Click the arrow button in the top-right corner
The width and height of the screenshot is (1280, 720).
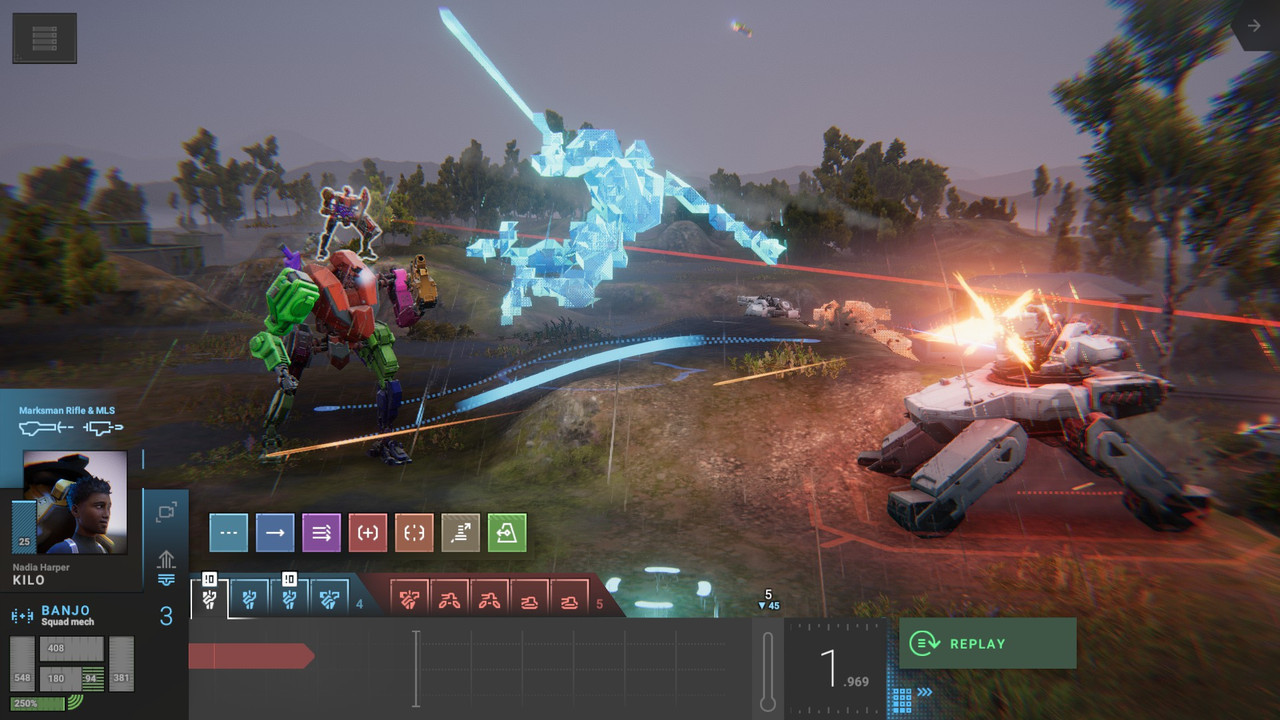(x=1254, y=26)
